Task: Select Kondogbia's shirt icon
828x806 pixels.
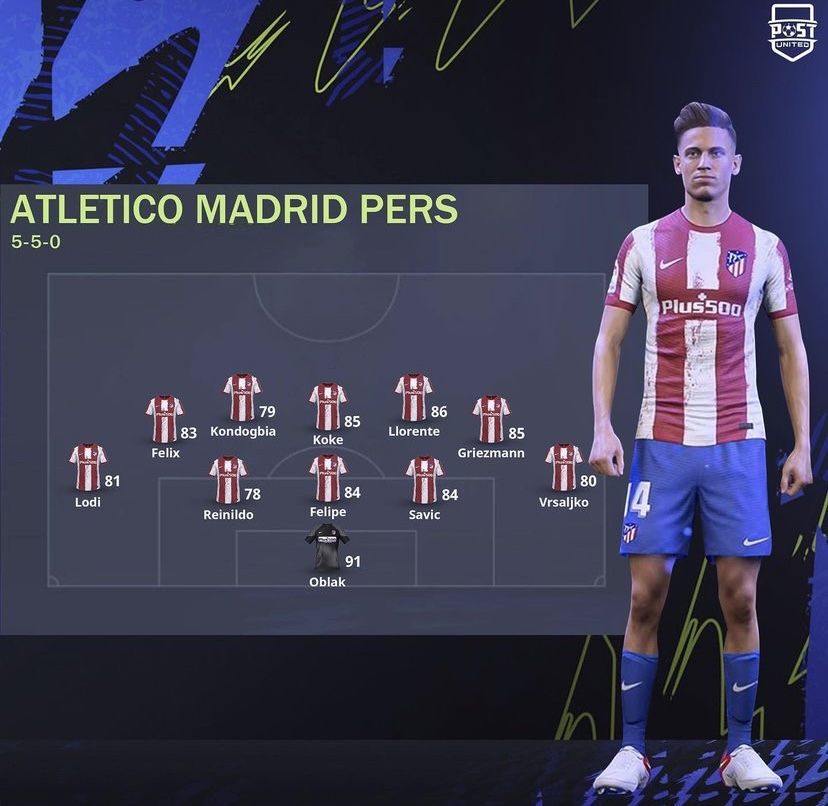Action: [242, 398]
